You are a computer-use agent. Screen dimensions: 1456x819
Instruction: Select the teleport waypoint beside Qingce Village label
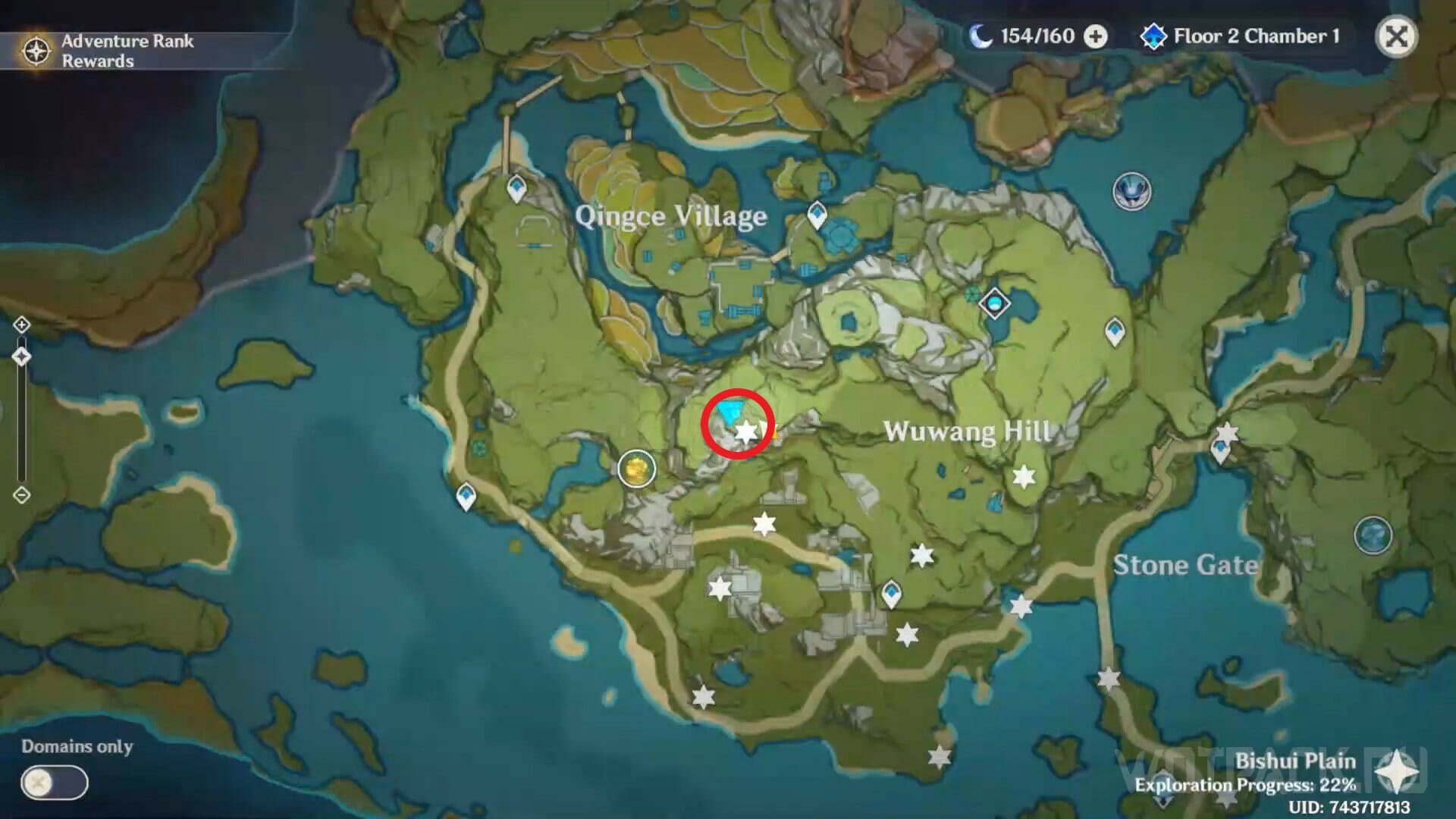click(x=817, y=215)
